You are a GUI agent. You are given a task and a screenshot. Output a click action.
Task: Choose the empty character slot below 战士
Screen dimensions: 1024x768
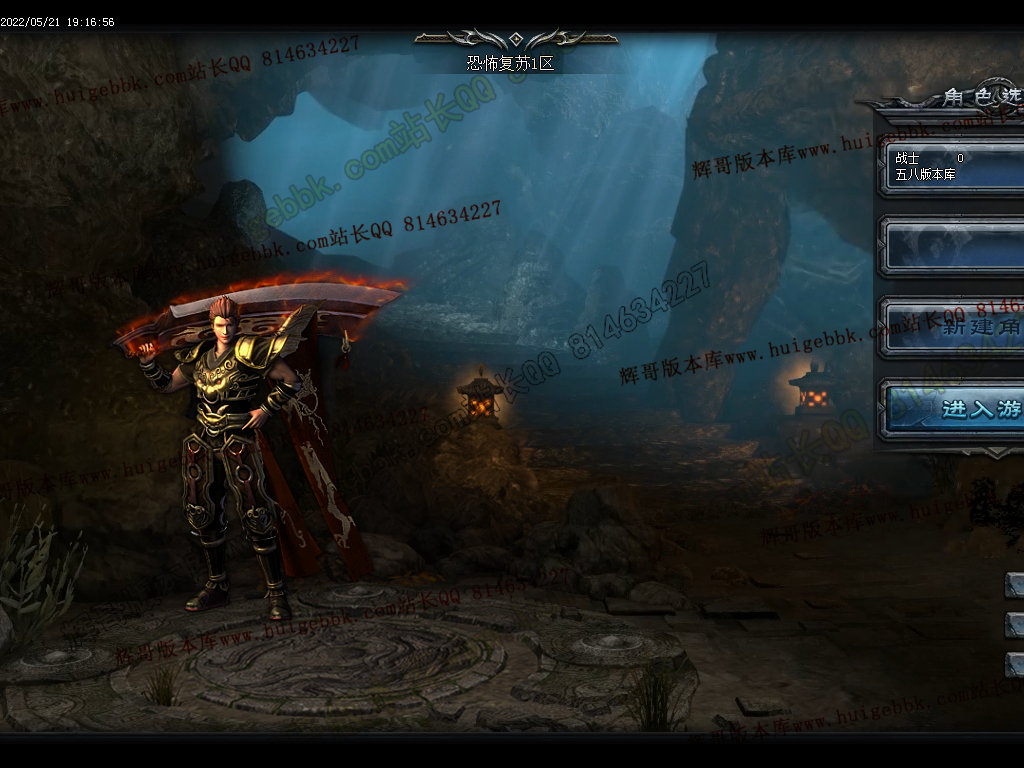coord(955,247)
